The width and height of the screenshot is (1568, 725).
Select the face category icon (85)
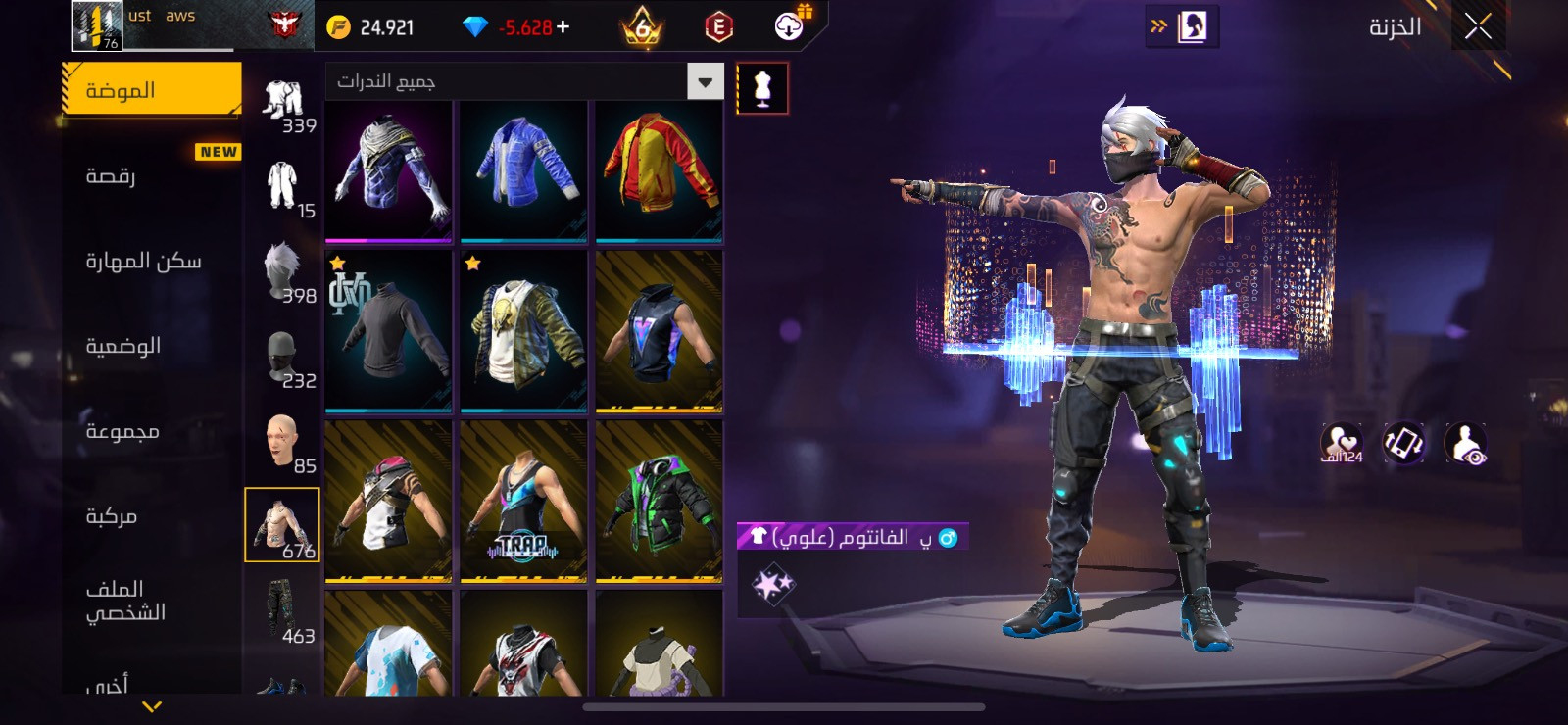[284, 441]
